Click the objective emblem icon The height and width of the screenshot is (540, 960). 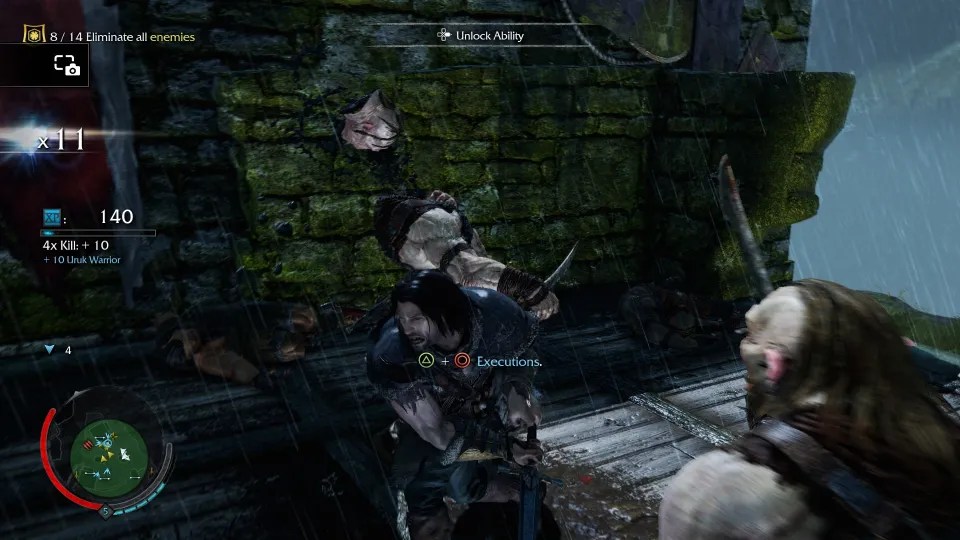(34, 35)
